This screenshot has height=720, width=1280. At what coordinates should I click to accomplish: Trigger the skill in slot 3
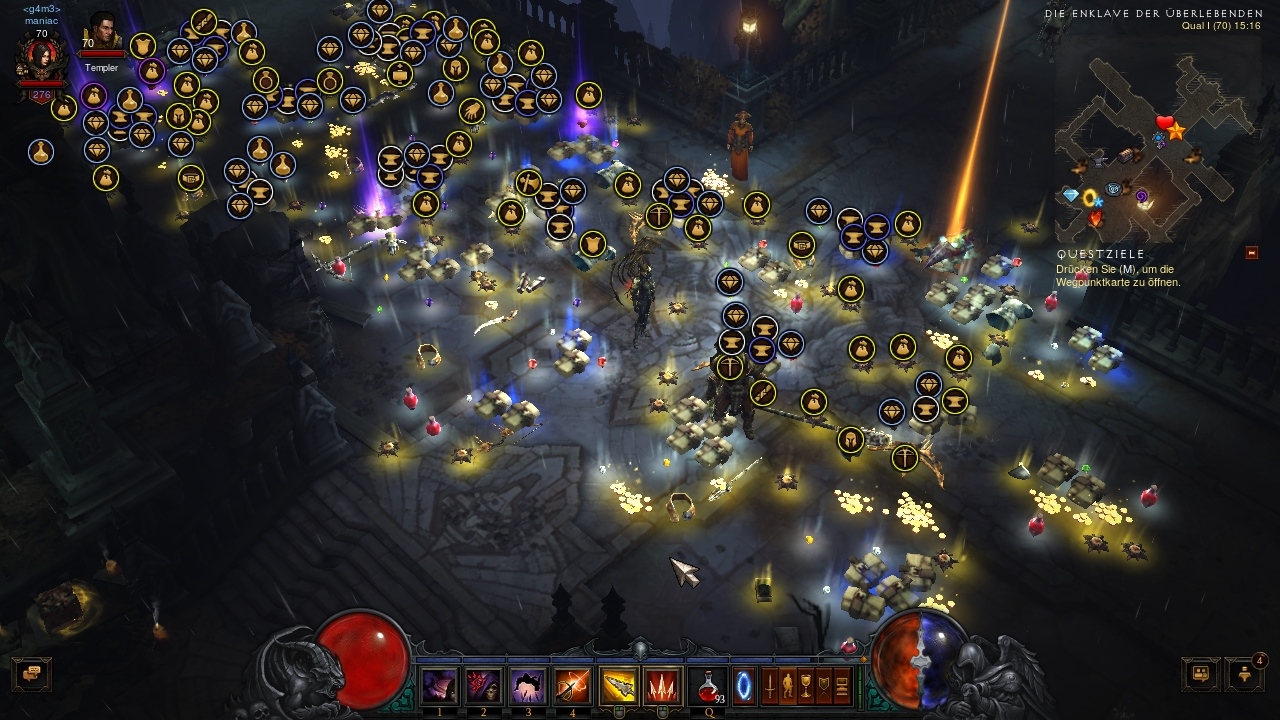(x=527, y=686)
